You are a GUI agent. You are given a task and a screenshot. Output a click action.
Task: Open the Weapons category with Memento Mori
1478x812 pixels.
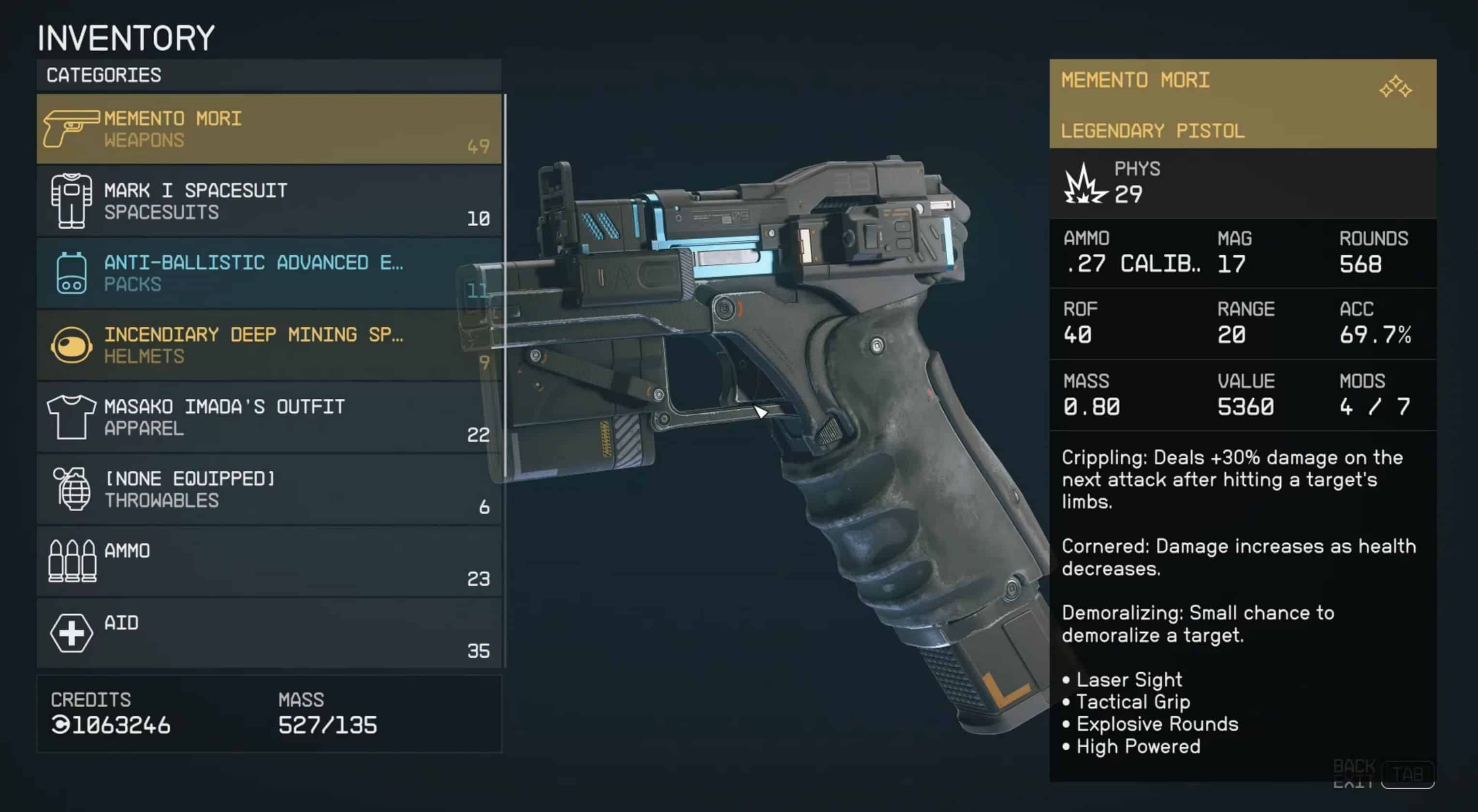tap(268, 129)
